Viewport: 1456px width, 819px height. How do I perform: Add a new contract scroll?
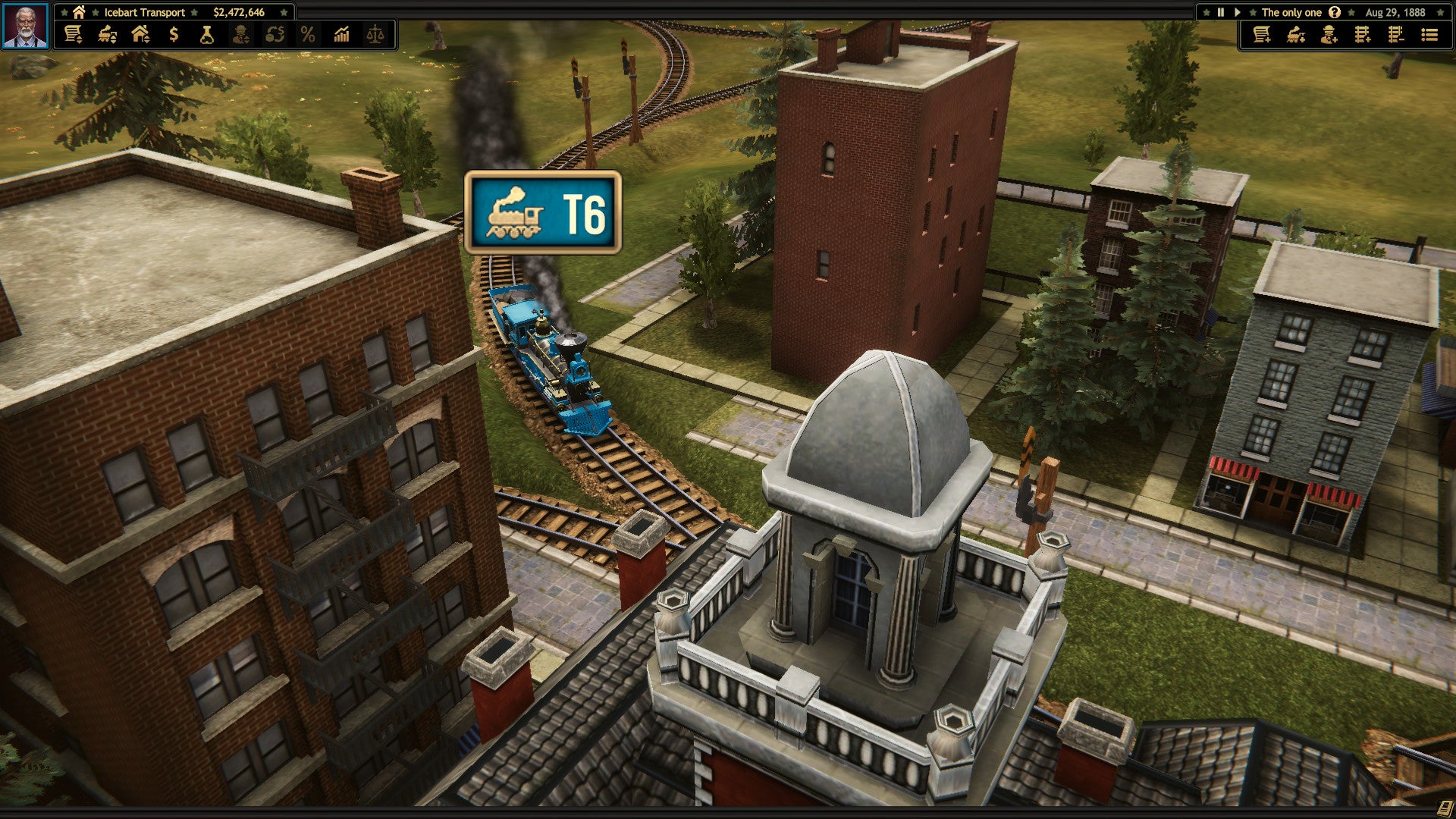[x=1262, y=35]
